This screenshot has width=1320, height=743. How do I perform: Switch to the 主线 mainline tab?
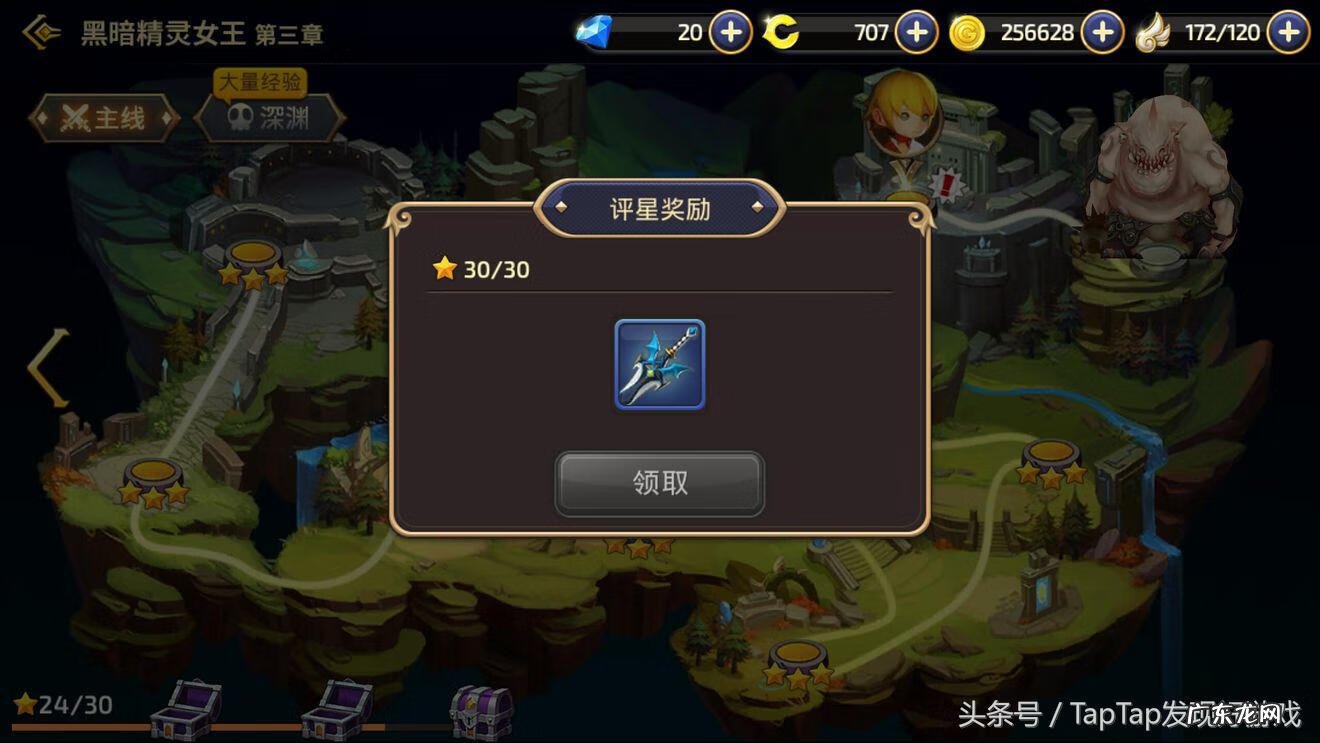point(103,116)
